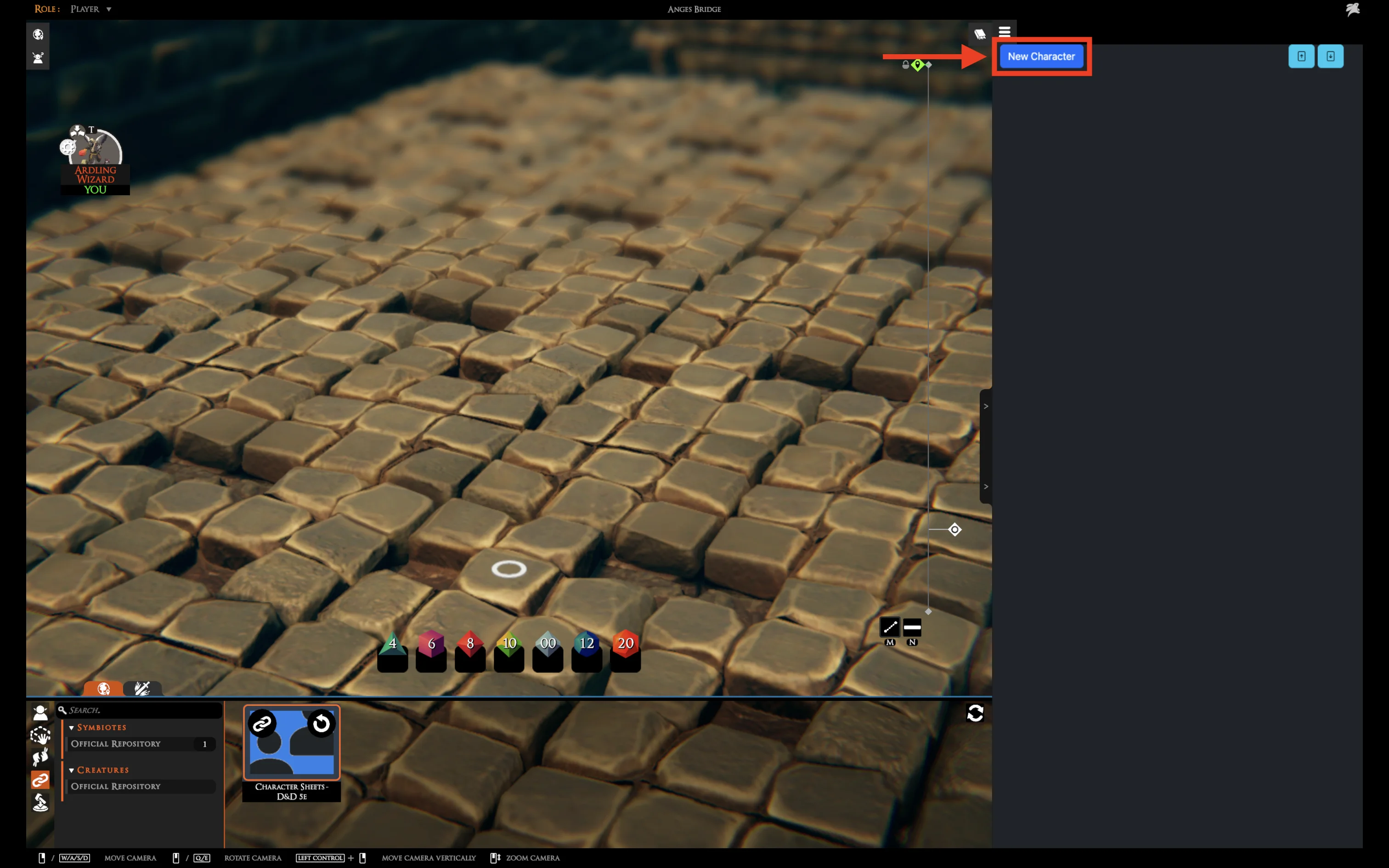Click the reload arrow on the symbiote thumbnail
The height and width of the screenshot is (868, 1389).
[322, 724]
